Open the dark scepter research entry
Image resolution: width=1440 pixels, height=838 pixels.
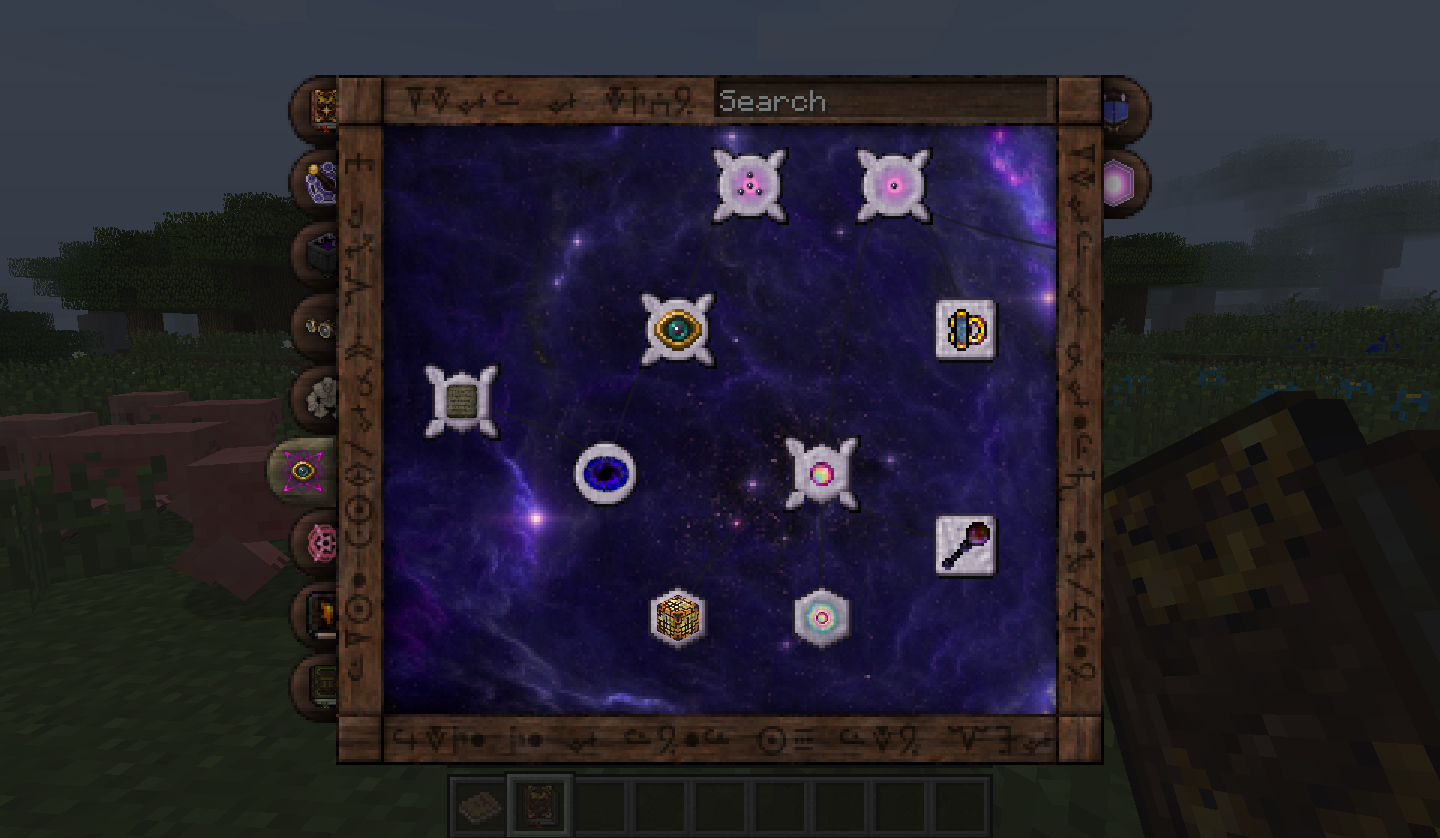pyautogui.click(x=965, y=545)
